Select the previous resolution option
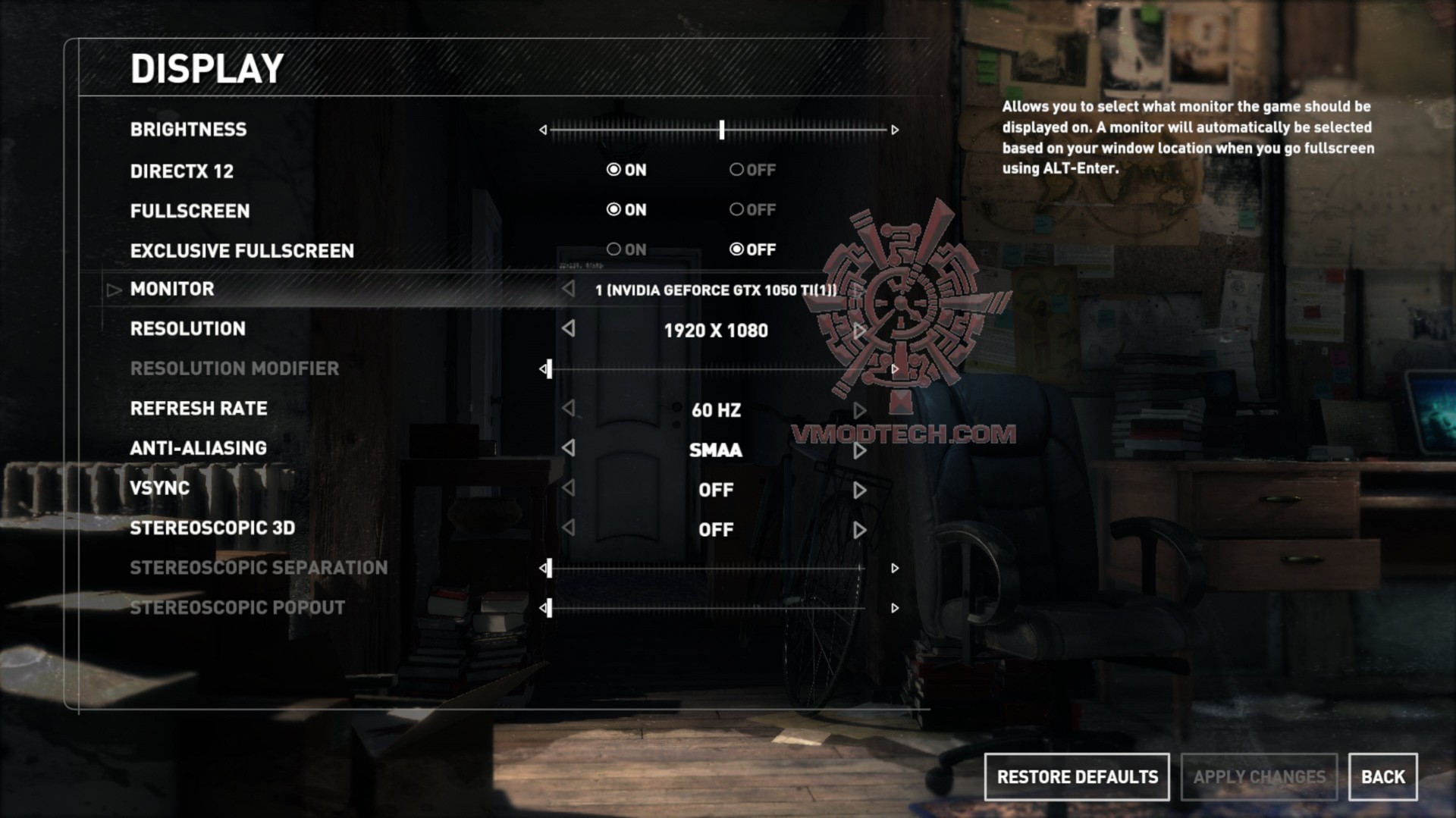1456x818 pixels. (569, 329)
